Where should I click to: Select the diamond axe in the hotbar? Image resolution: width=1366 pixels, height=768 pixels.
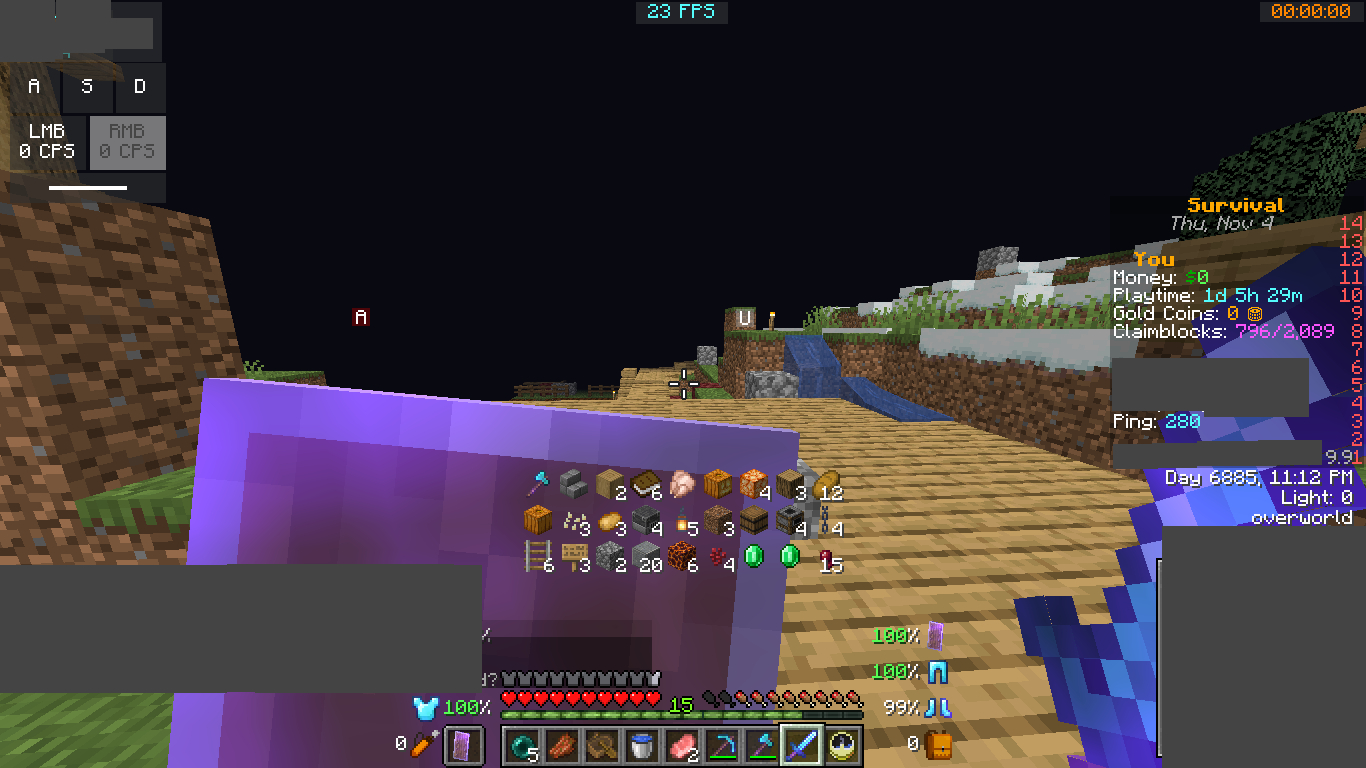click(762, 745)
